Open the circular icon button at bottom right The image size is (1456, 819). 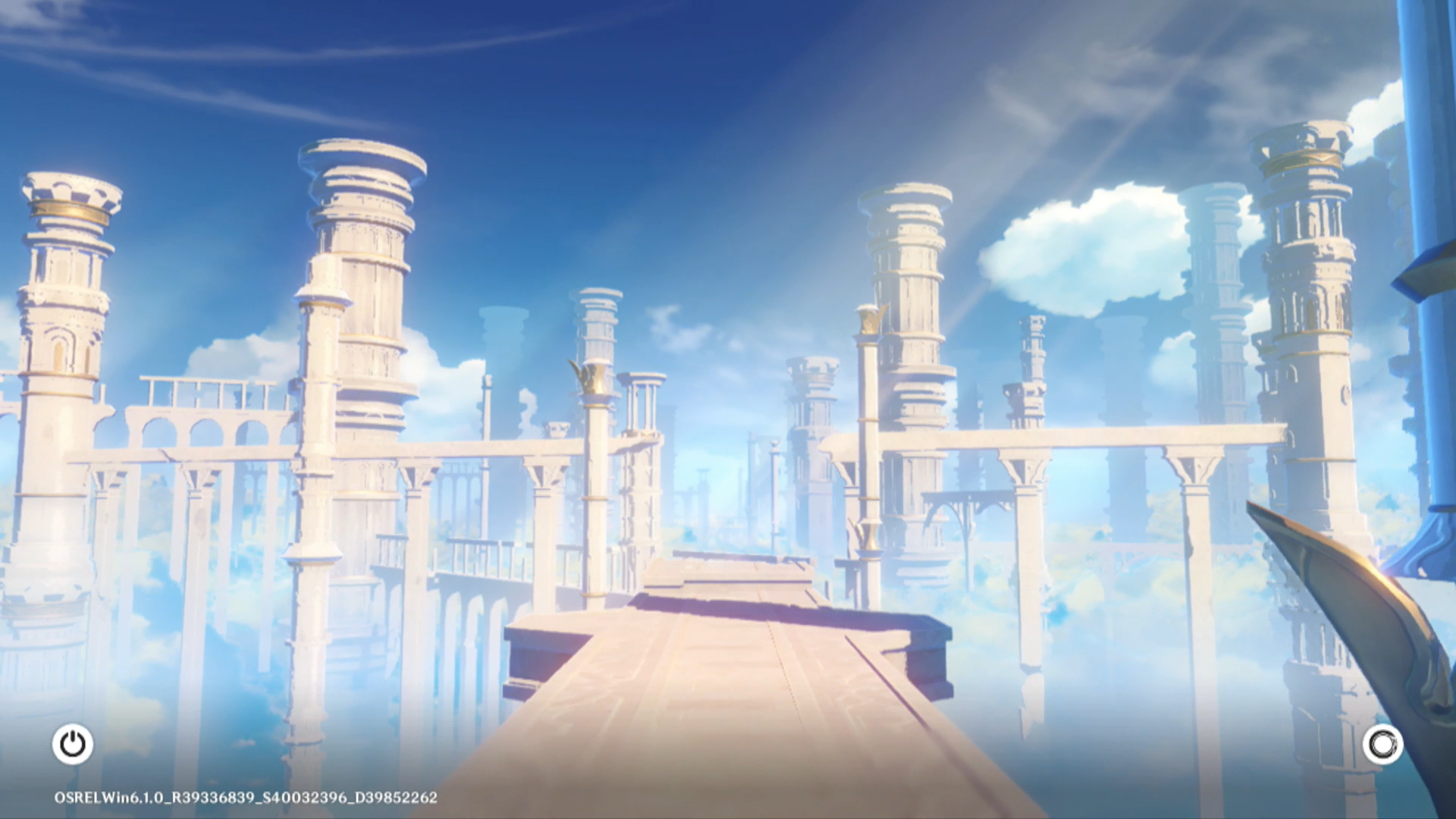1382,744
